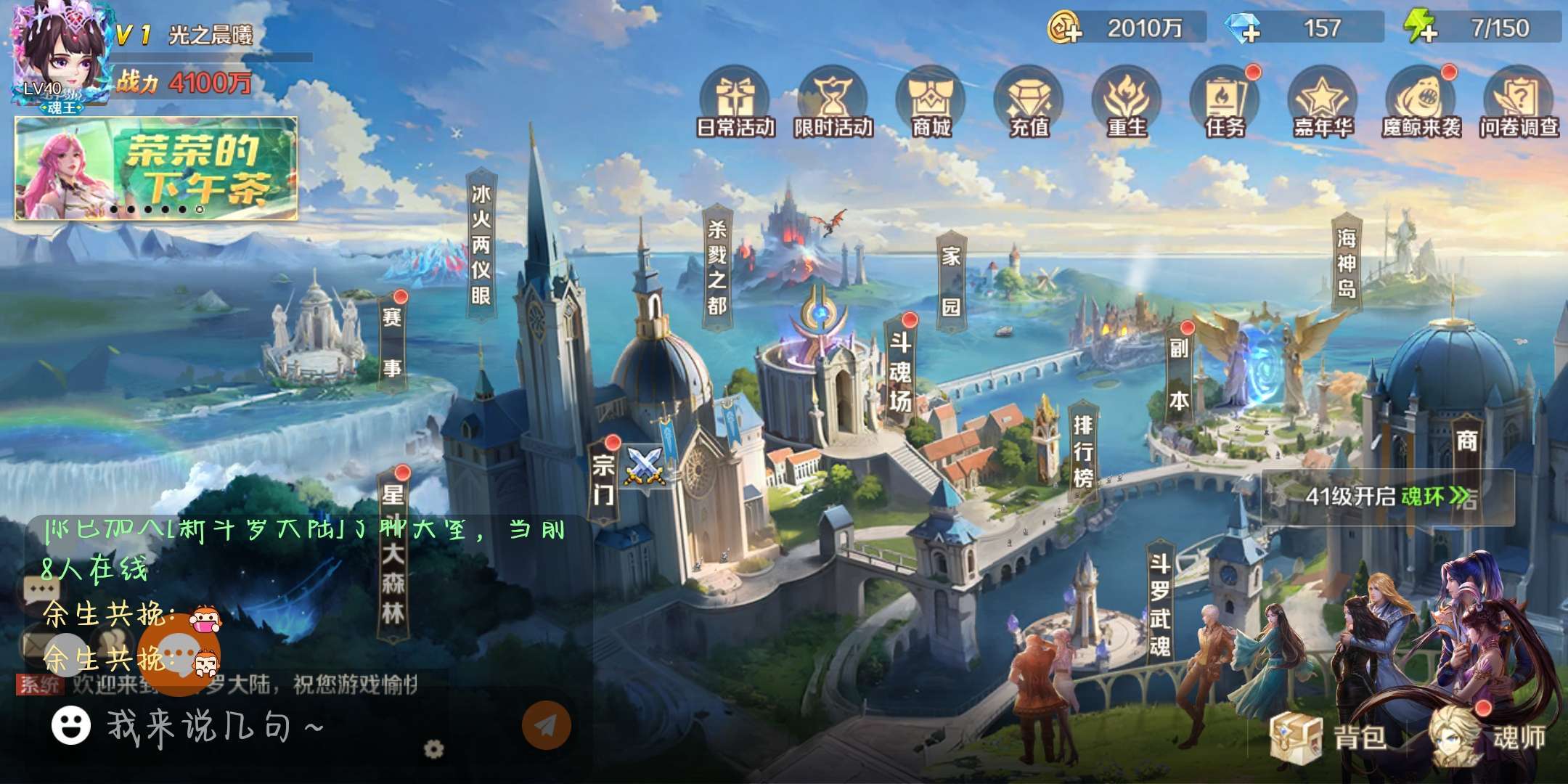
Task: Open the 日常活动 daily events icon
Action: click(735, 103)
